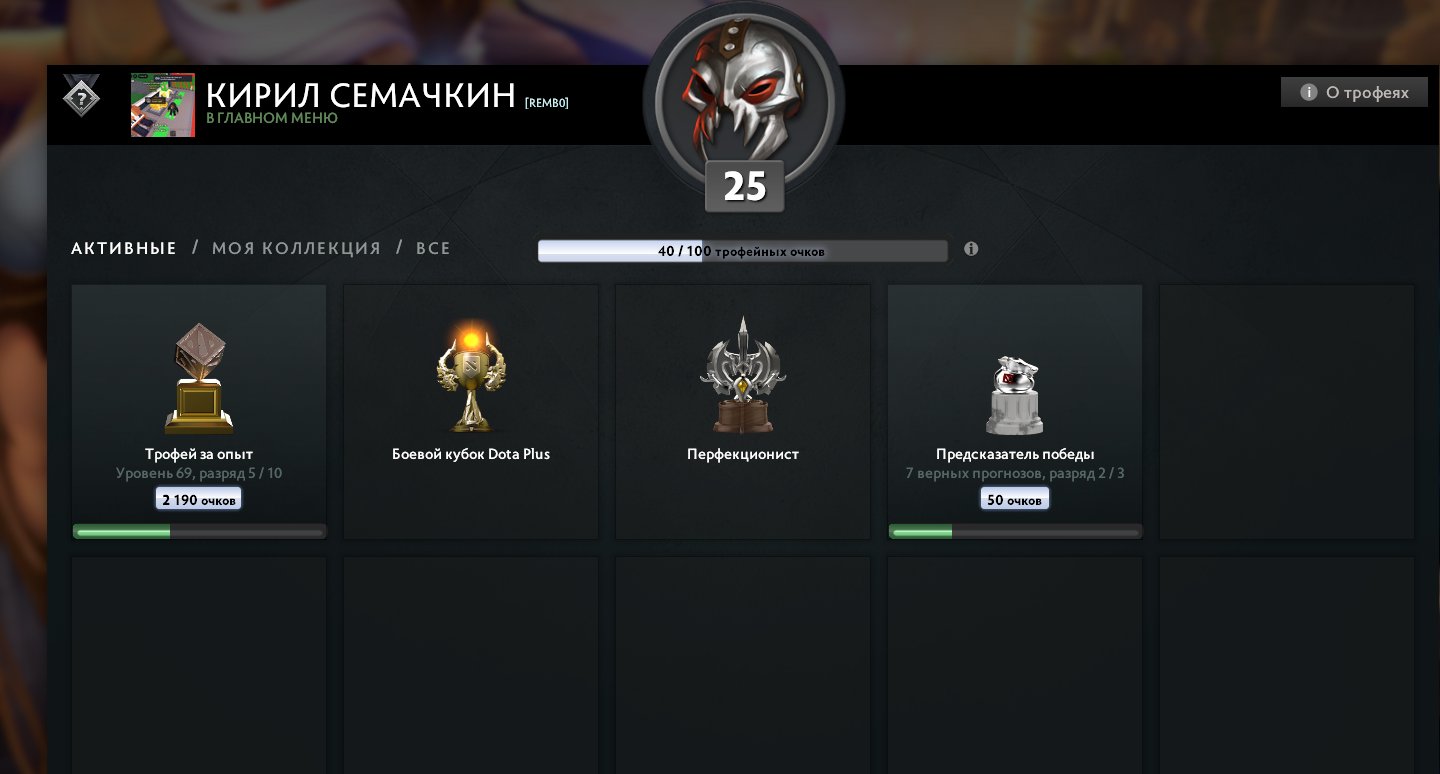Select the Перфекционист trophy icon

742,375
